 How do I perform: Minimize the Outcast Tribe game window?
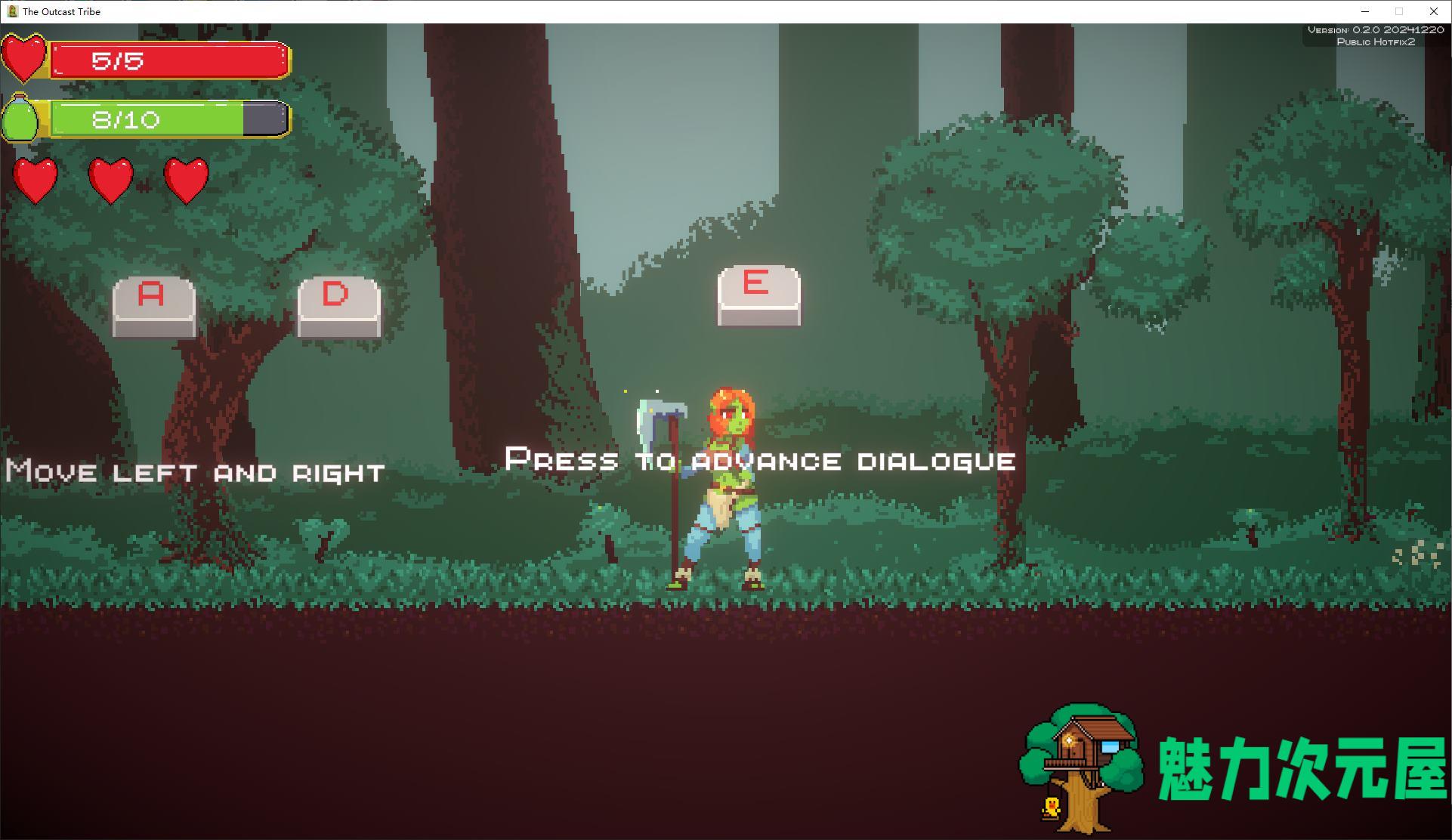point(1365,11)
